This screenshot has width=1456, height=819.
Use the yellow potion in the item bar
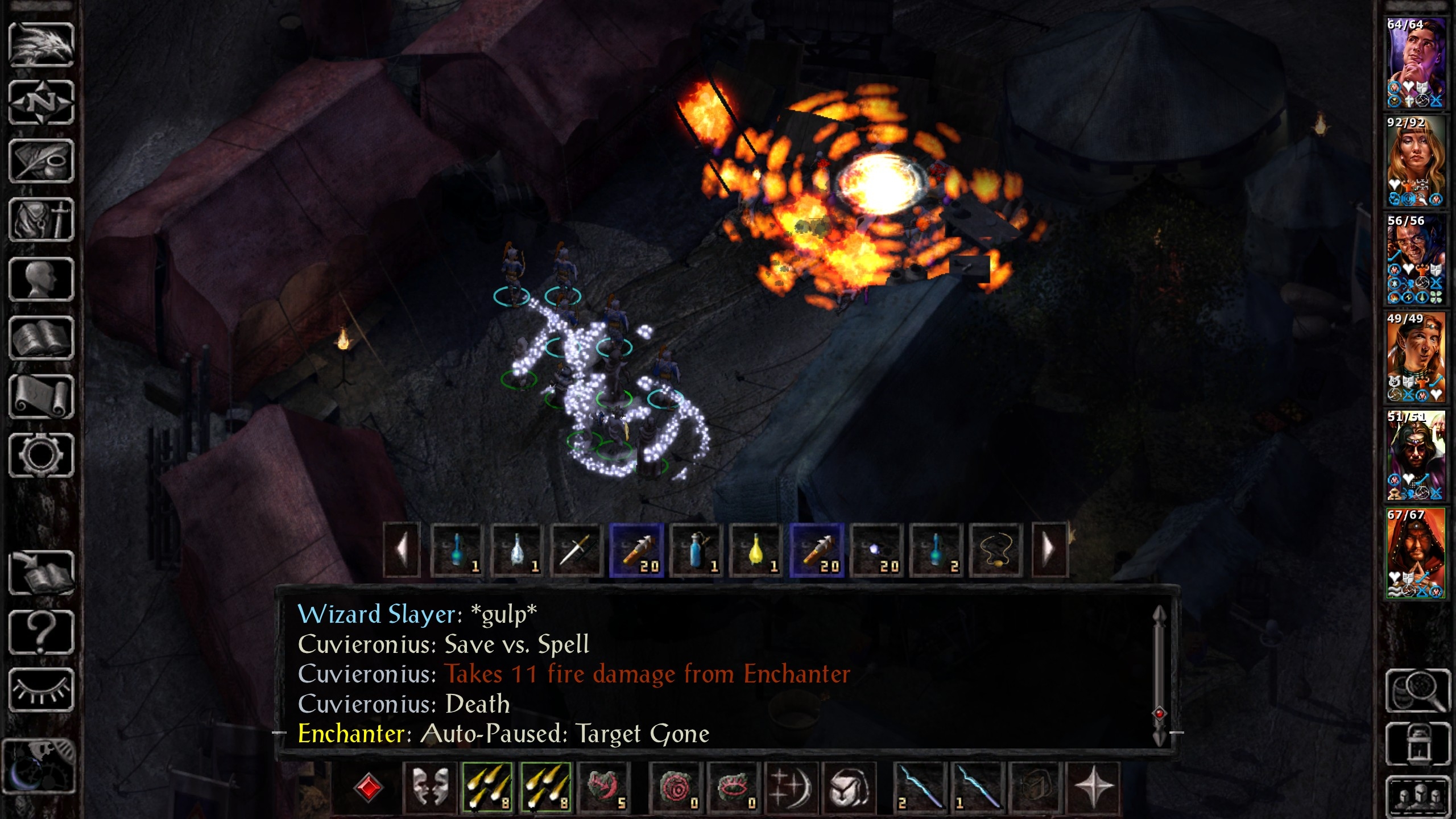click(756, 551)
